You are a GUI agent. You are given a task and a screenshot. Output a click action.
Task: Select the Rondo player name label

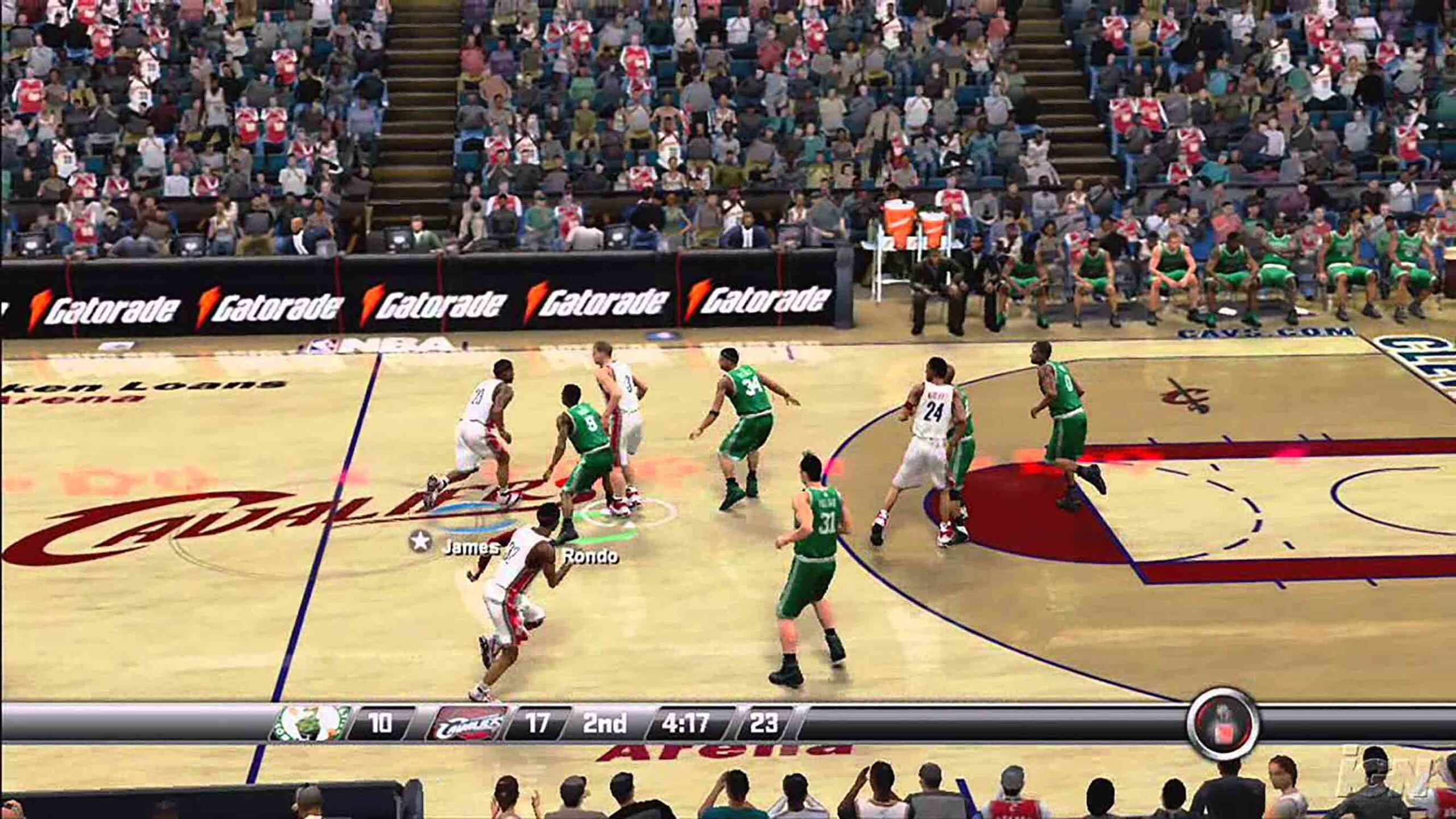pos(590,556)
